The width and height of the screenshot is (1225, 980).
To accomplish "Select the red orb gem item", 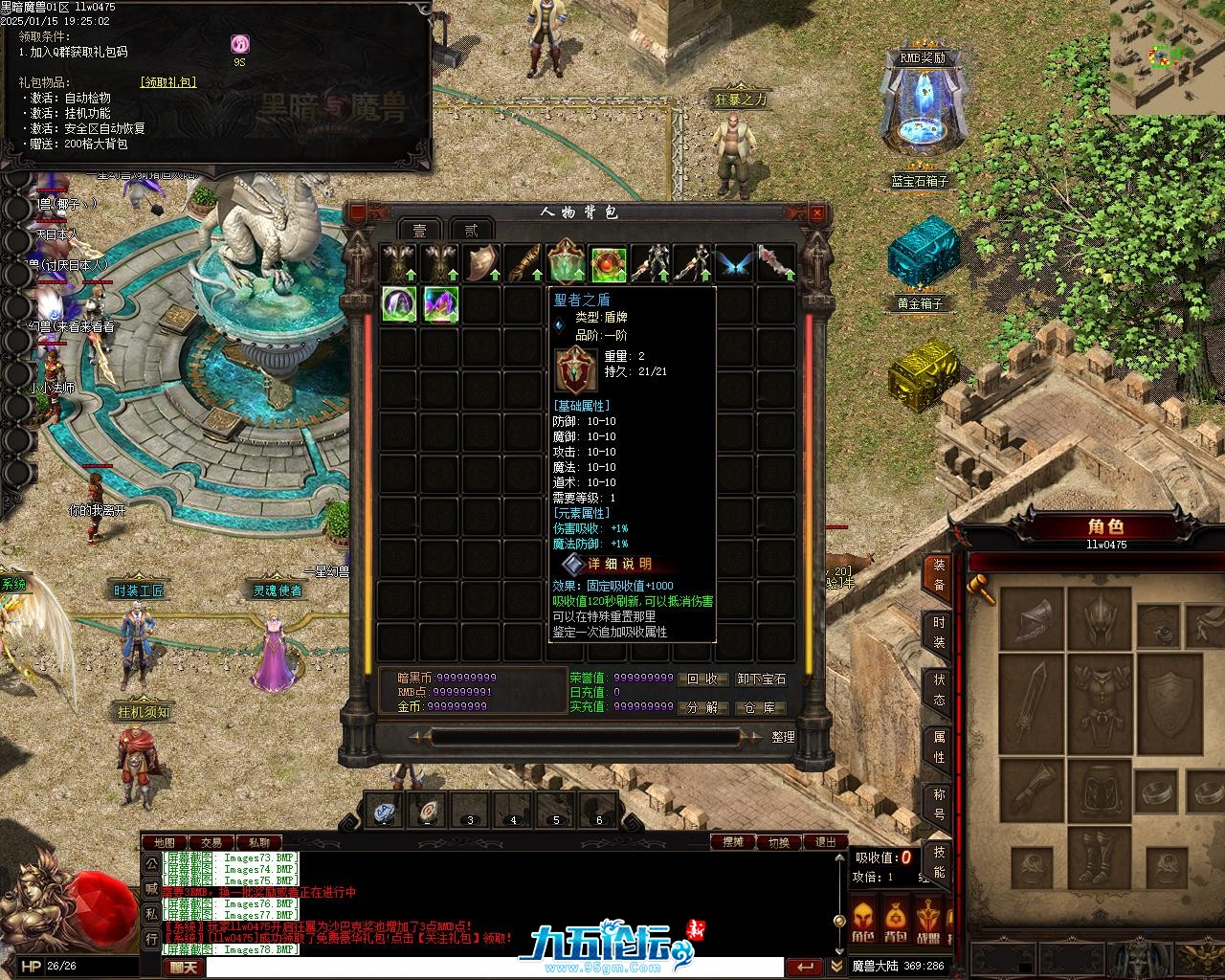I will tap(609, 263).
